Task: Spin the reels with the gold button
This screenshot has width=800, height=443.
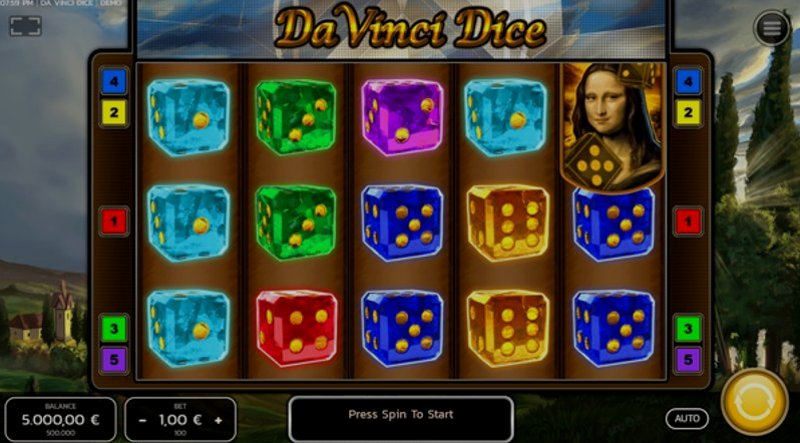Action: [x=754, y=403]
